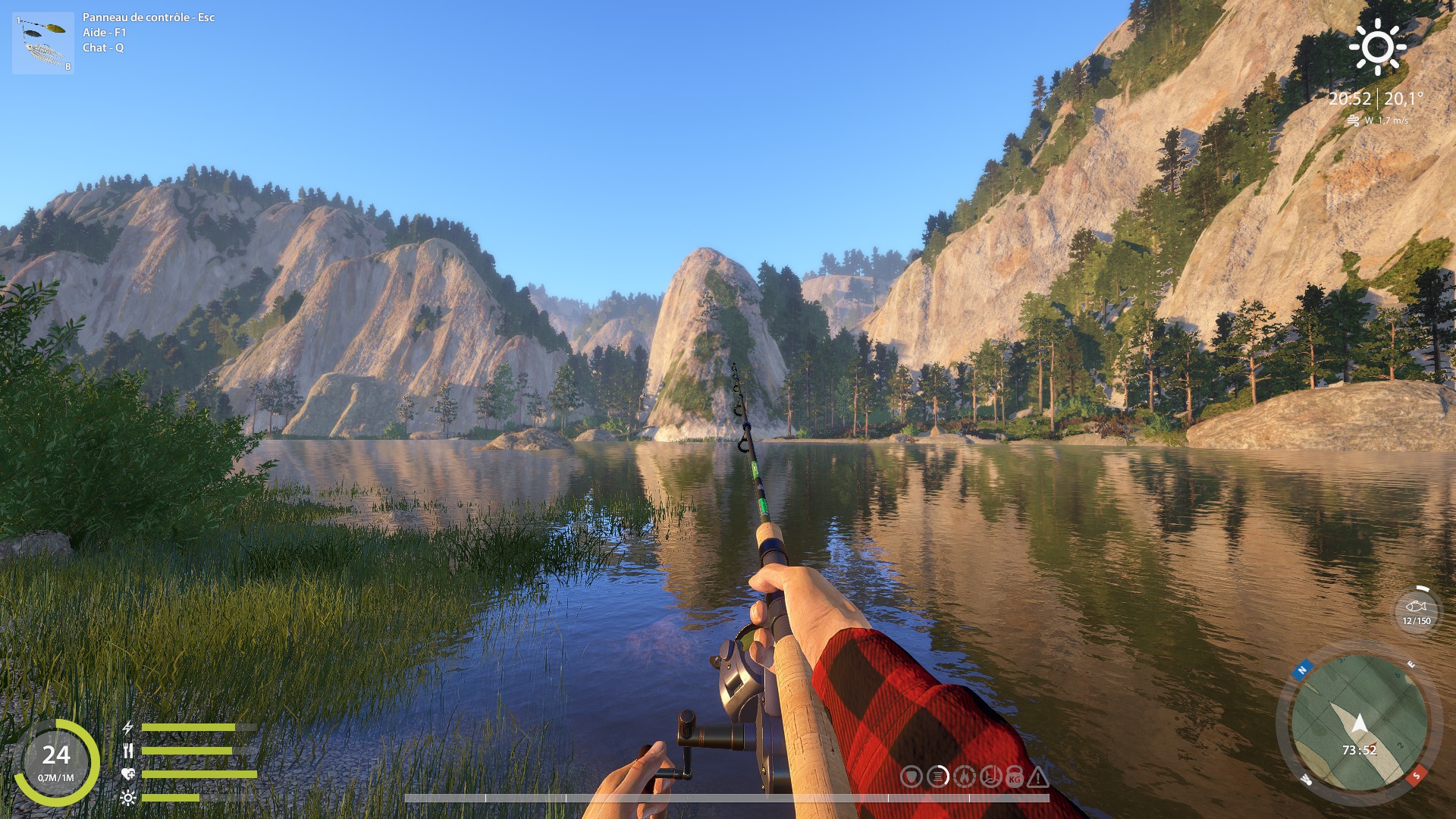Image resolution: width=1456 pixels, height=819 pixels.
Task: Click the fishing hook indicator icon
Action: (990, 777)
